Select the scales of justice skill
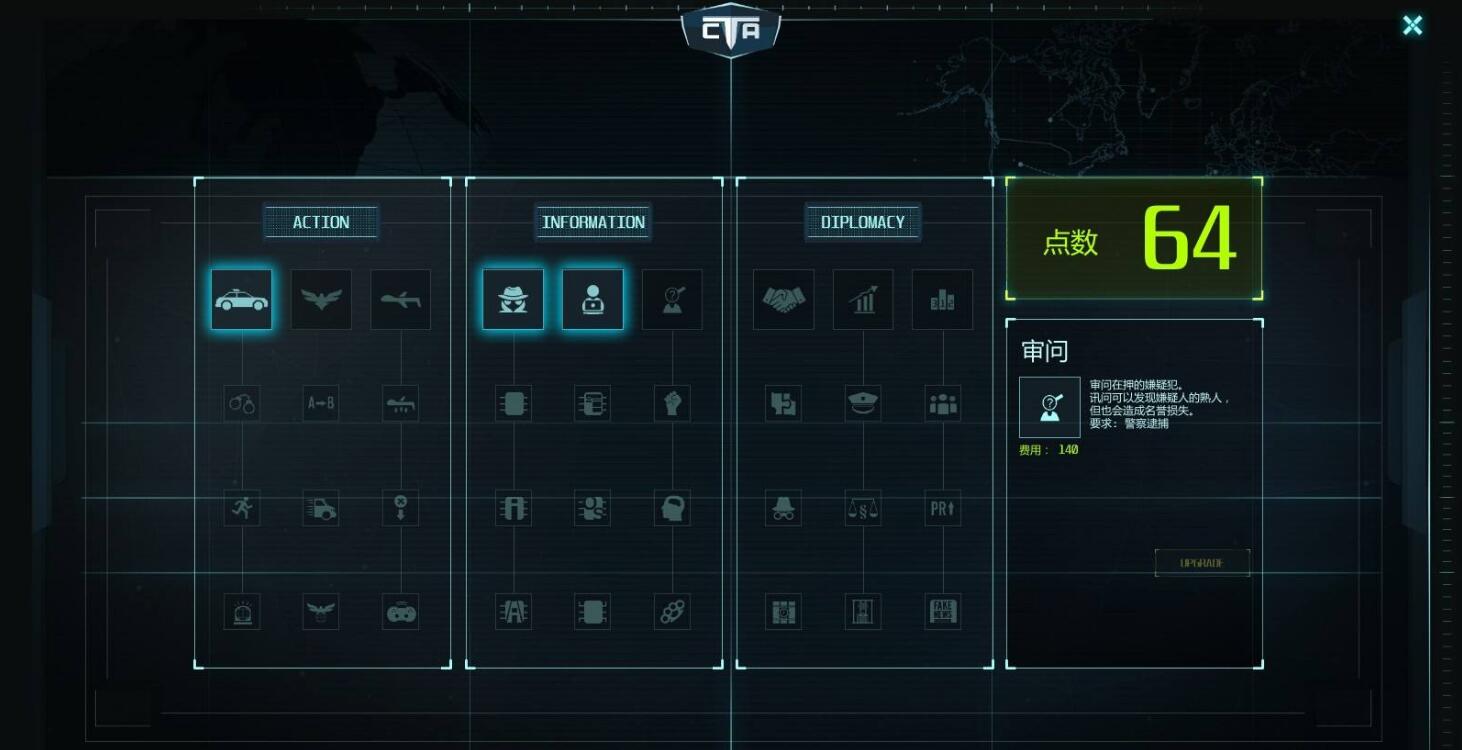The image size is (1462, 750). tap(862, 508)
